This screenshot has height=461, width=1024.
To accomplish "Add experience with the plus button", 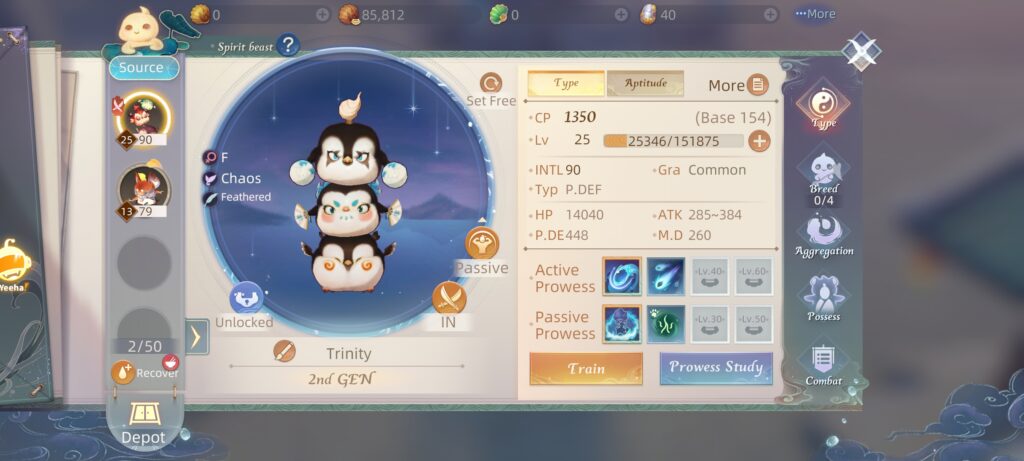I will [760, 141].
